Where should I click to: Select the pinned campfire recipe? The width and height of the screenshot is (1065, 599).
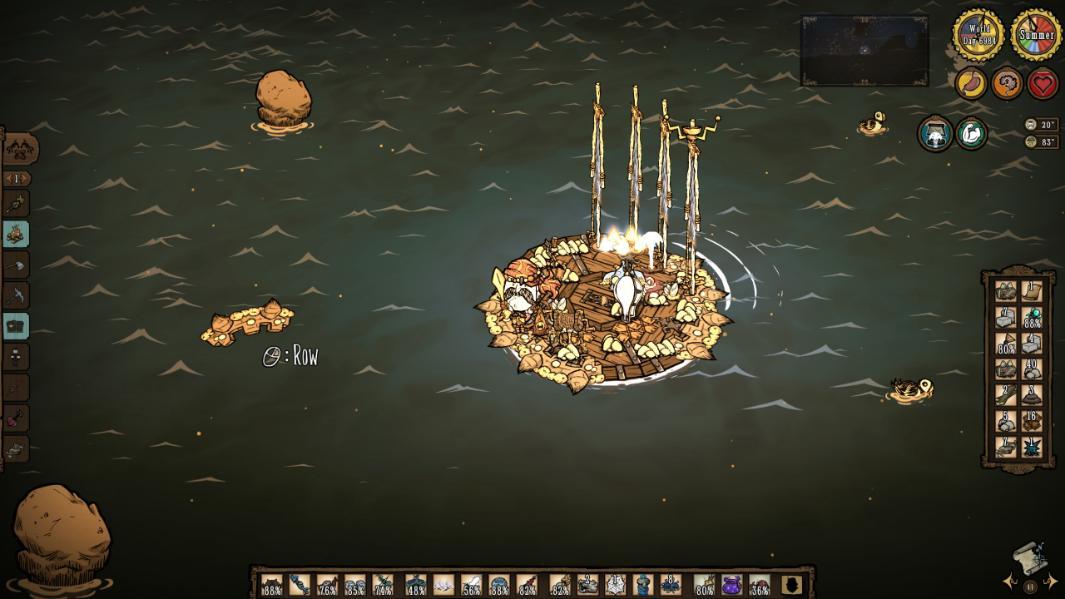click(x=16, y=234)
